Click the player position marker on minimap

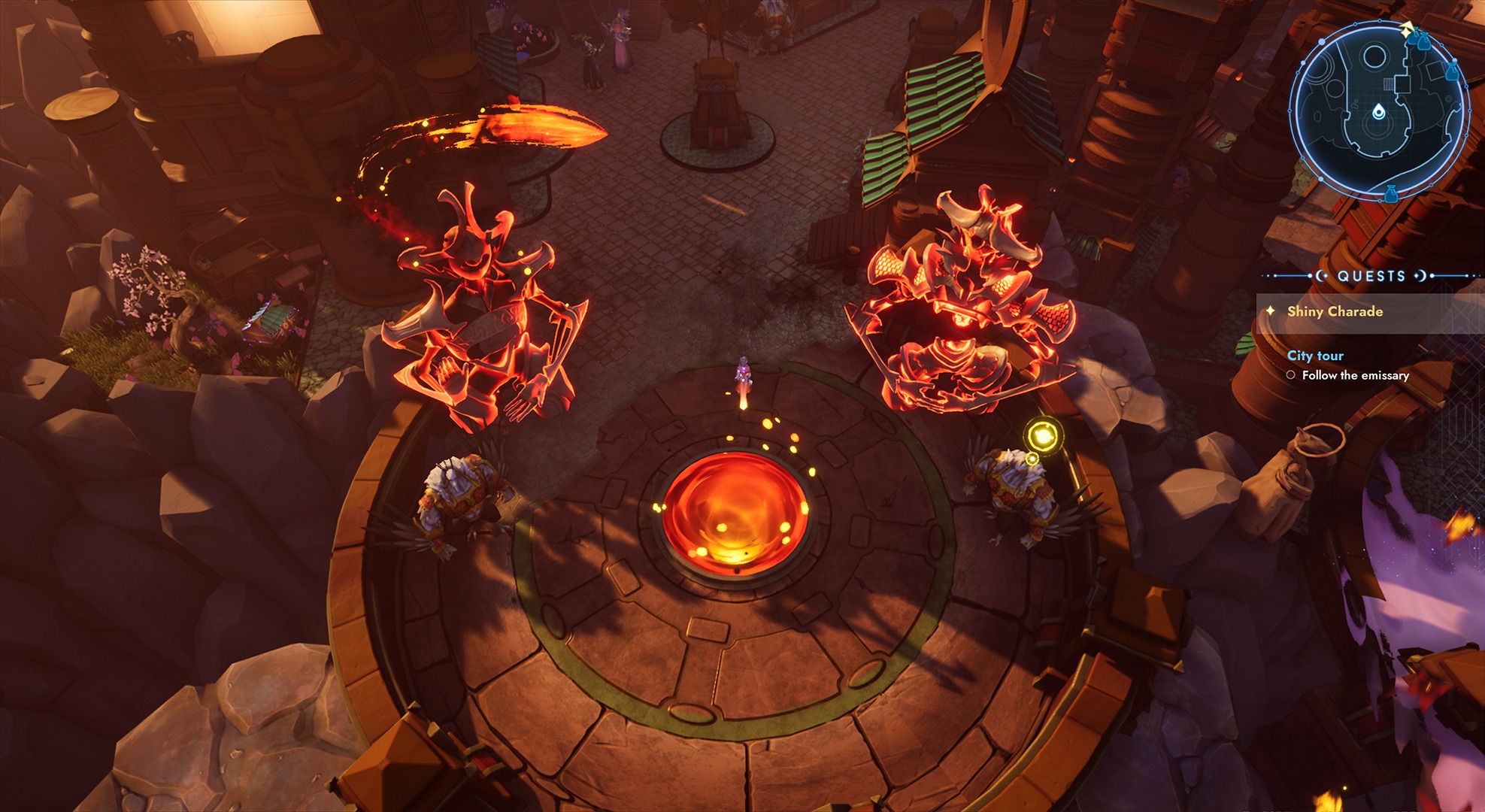(x=1377, y=112)
